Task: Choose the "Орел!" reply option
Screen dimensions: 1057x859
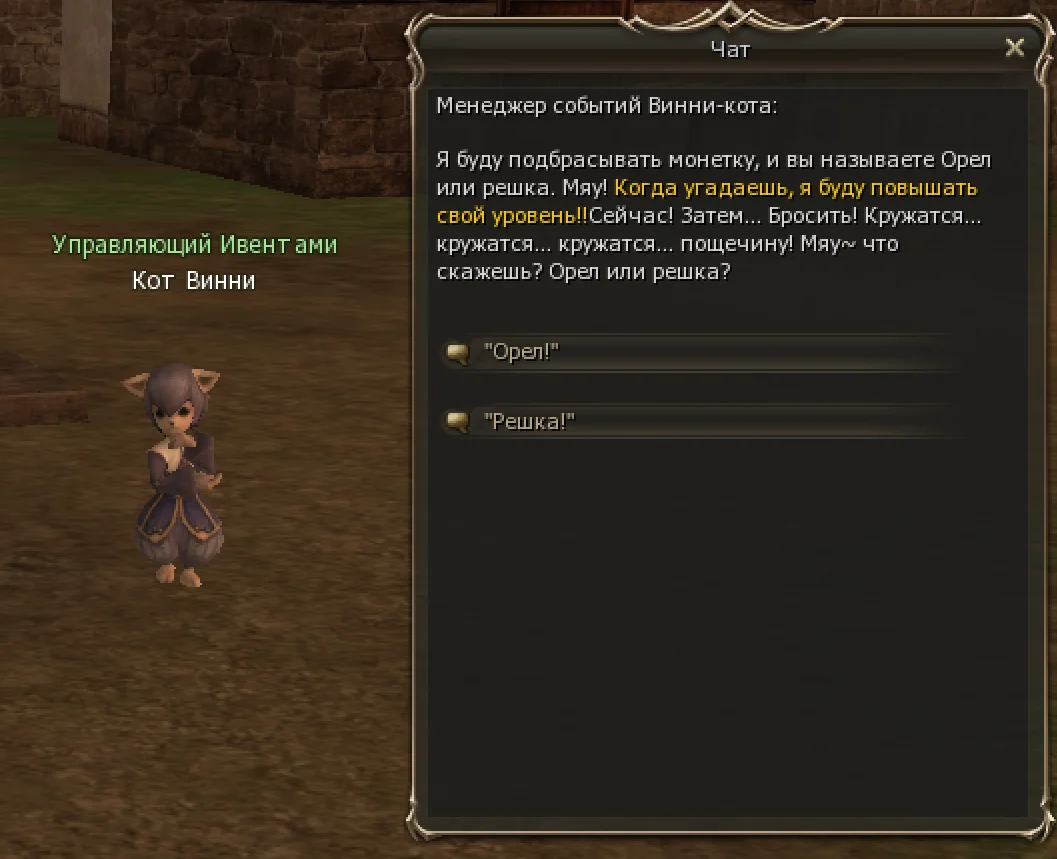Action: 520,353
